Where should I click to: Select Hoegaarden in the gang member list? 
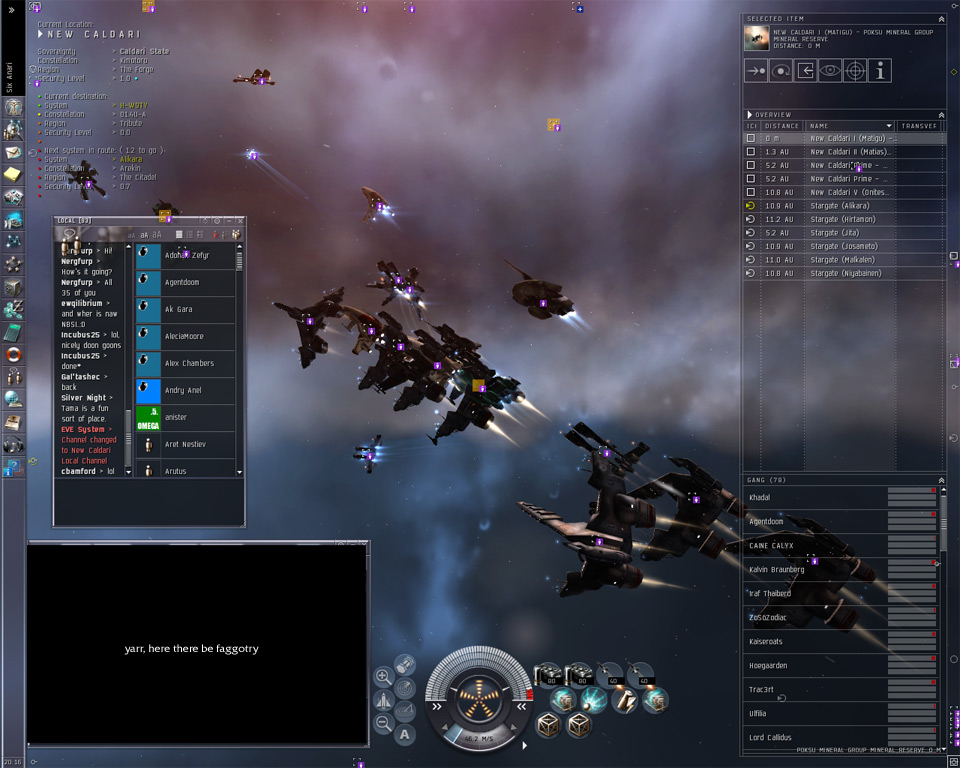click(768, 665)
